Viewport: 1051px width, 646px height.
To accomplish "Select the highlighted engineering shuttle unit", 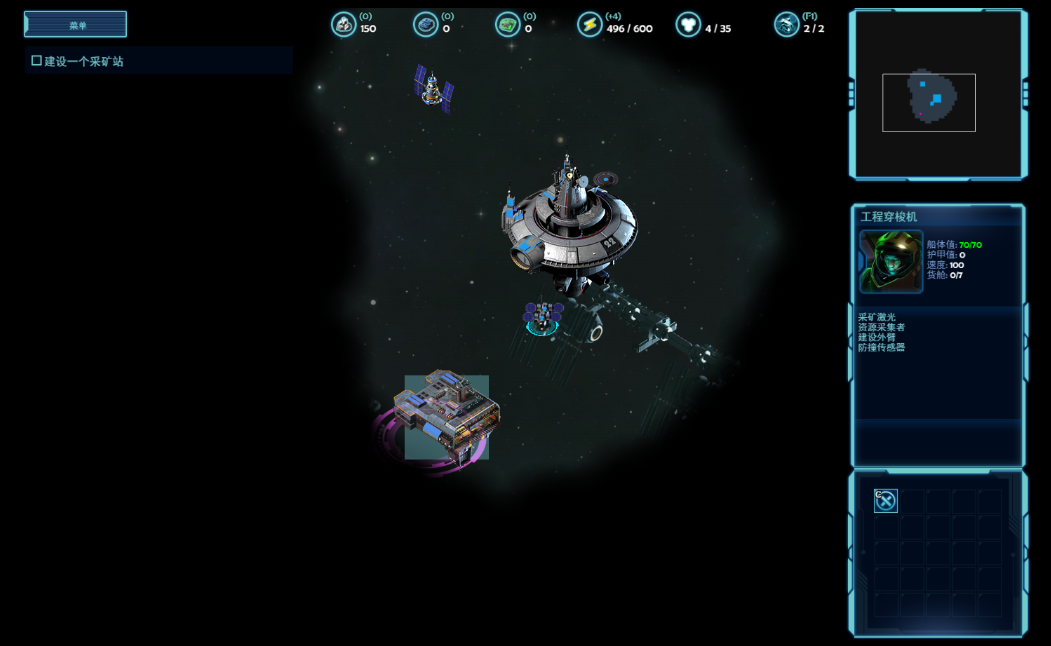I will pyautogui.click(x=542, y=318).
